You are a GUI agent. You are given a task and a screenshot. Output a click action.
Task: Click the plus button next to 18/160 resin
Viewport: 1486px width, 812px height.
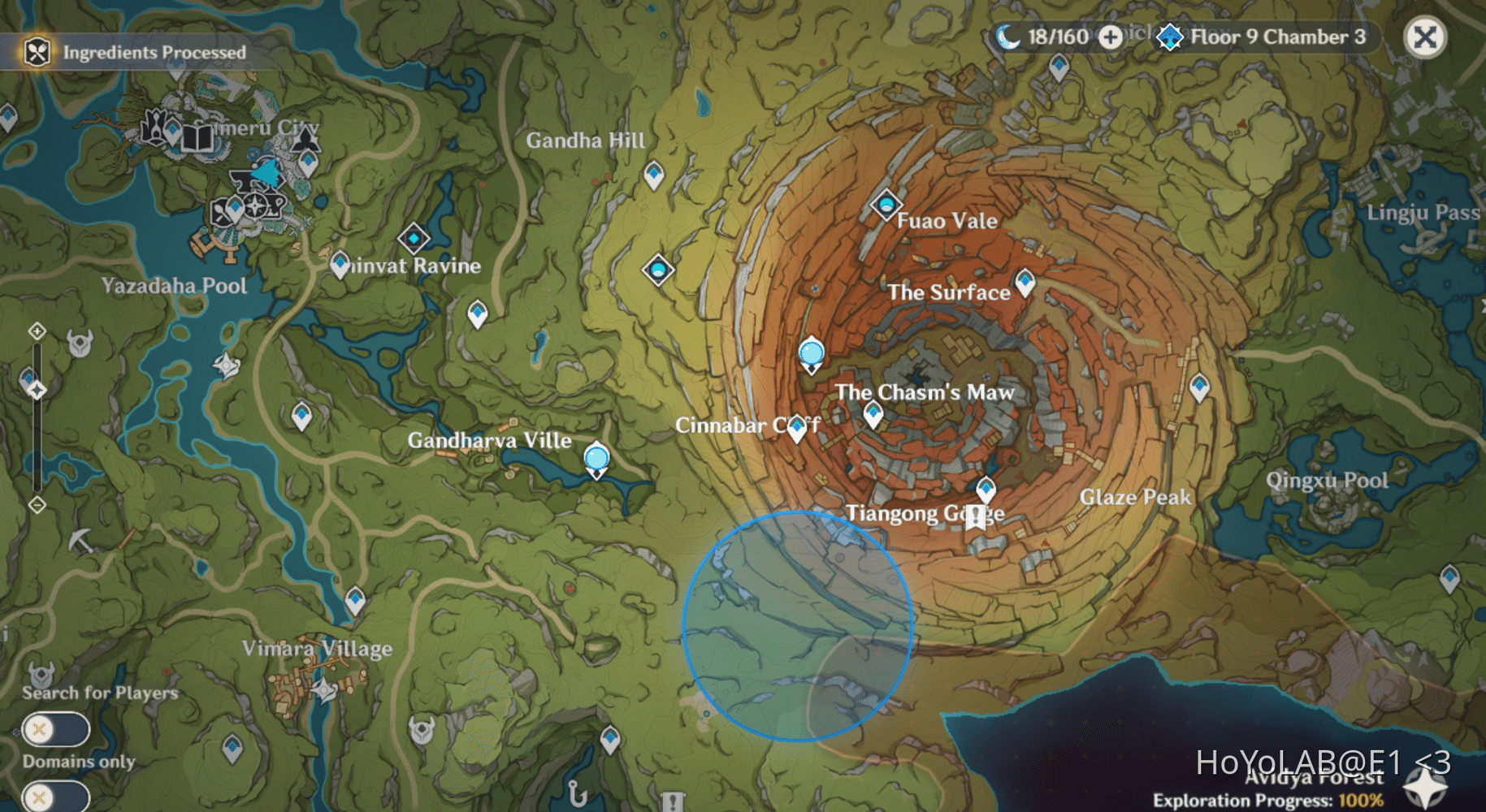click(x=1111, y=37)
